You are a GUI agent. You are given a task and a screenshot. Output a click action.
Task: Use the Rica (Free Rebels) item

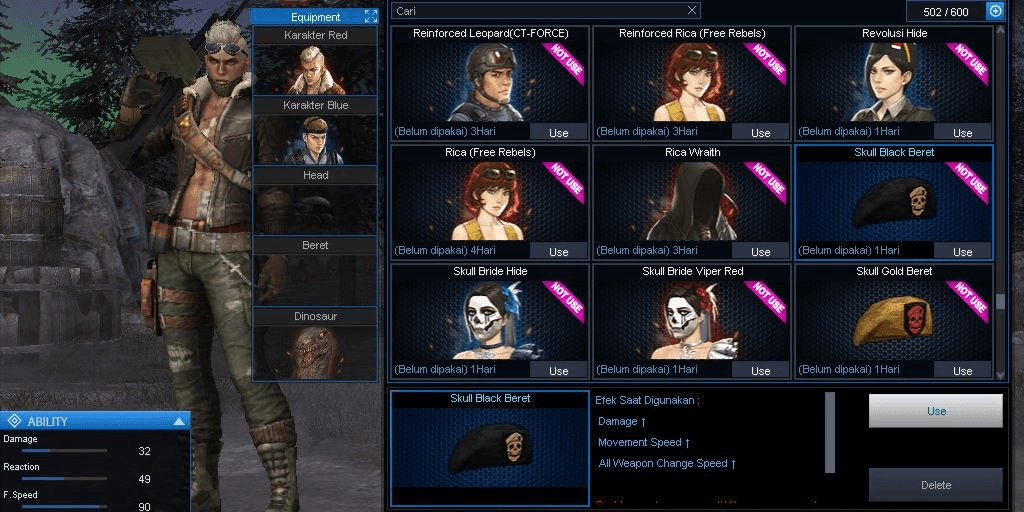[x=559, y=252]
